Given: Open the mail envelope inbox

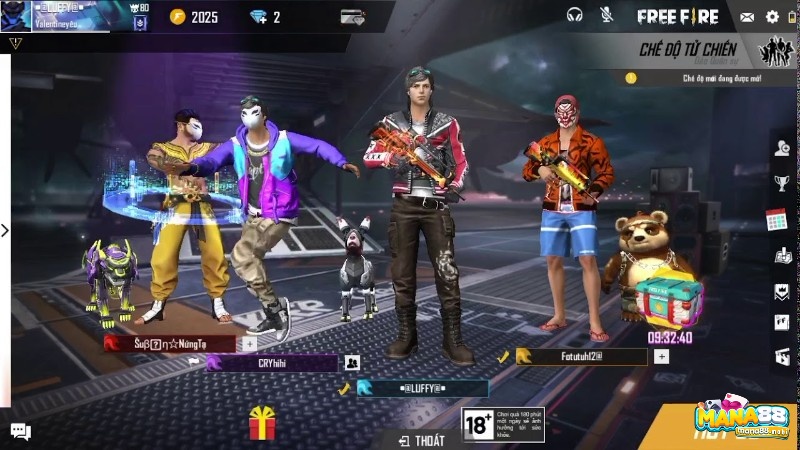Looking at the screenshot, I should pos(747,17).
